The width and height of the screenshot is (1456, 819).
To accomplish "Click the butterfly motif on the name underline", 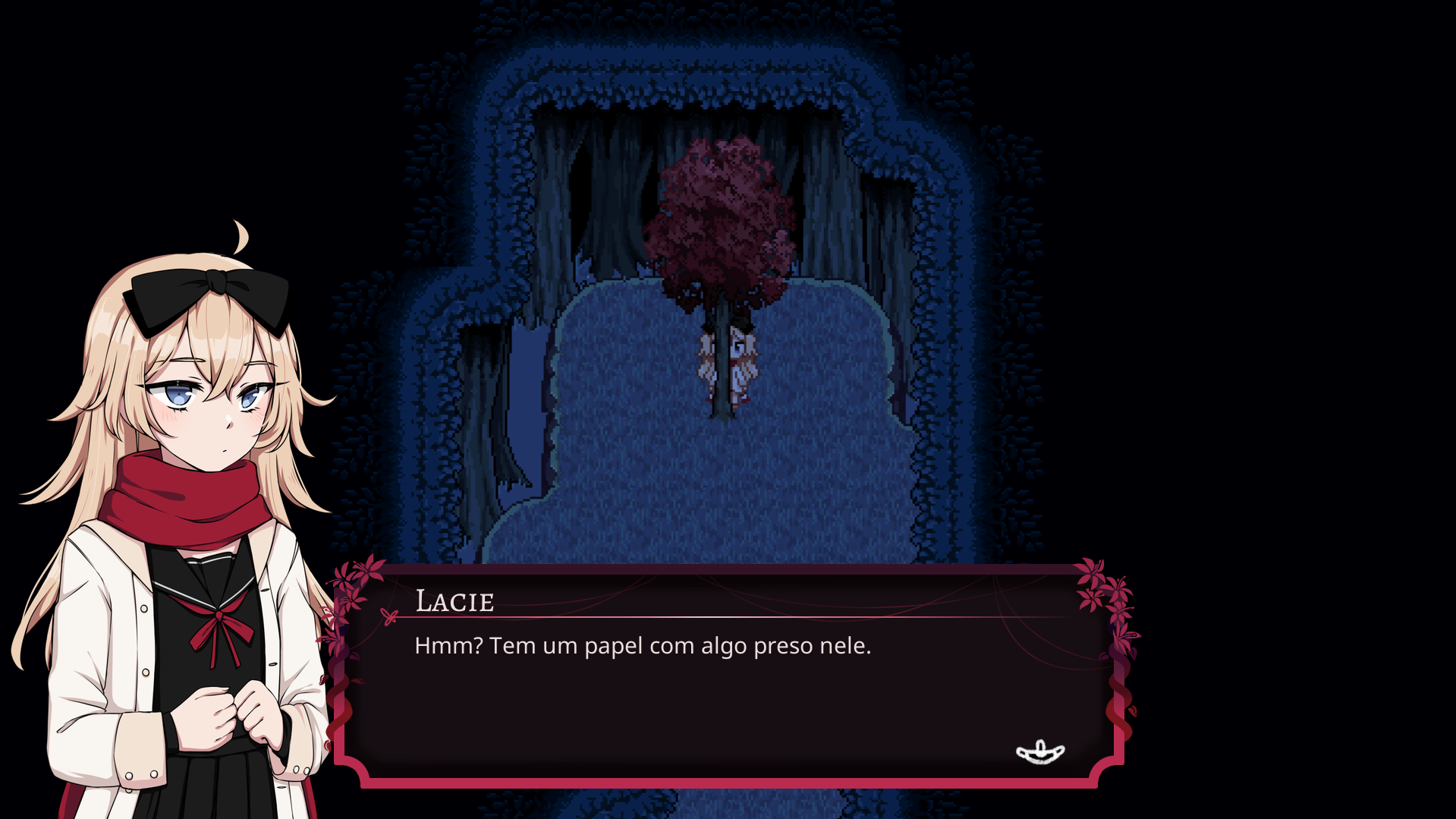I will point(388,616).
